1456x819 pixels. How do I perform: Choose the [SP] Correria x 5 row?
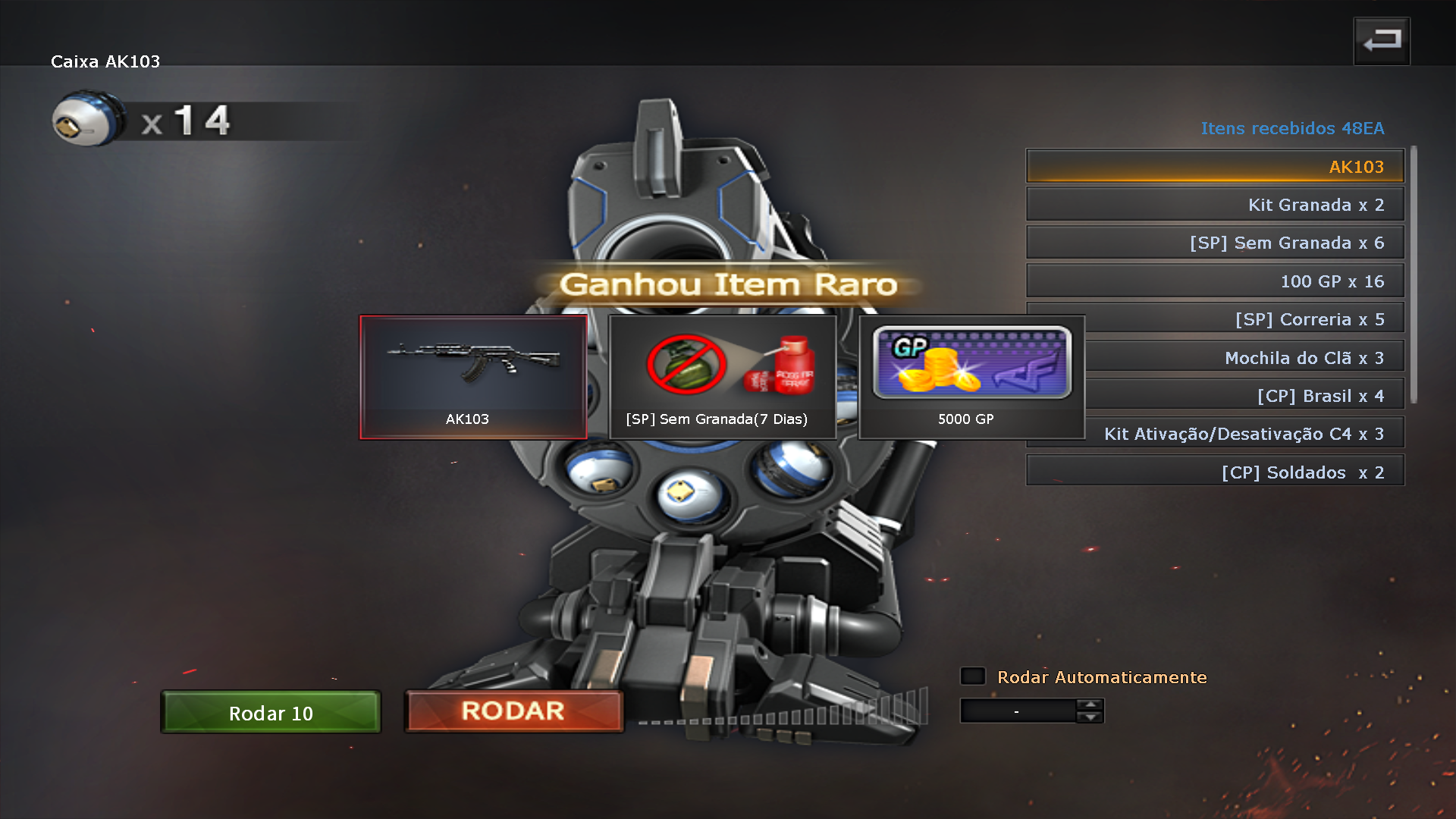tap(1244, 319)
